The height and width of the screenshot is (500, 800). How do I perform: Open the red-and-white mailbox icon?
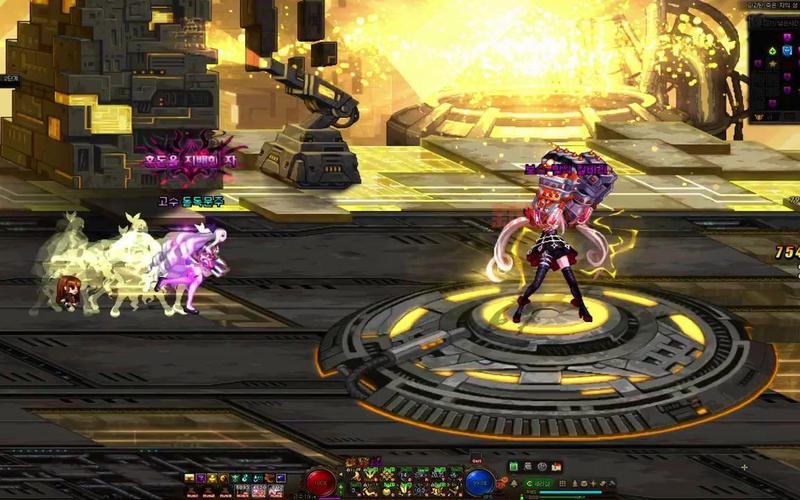(x=556, y=466)
